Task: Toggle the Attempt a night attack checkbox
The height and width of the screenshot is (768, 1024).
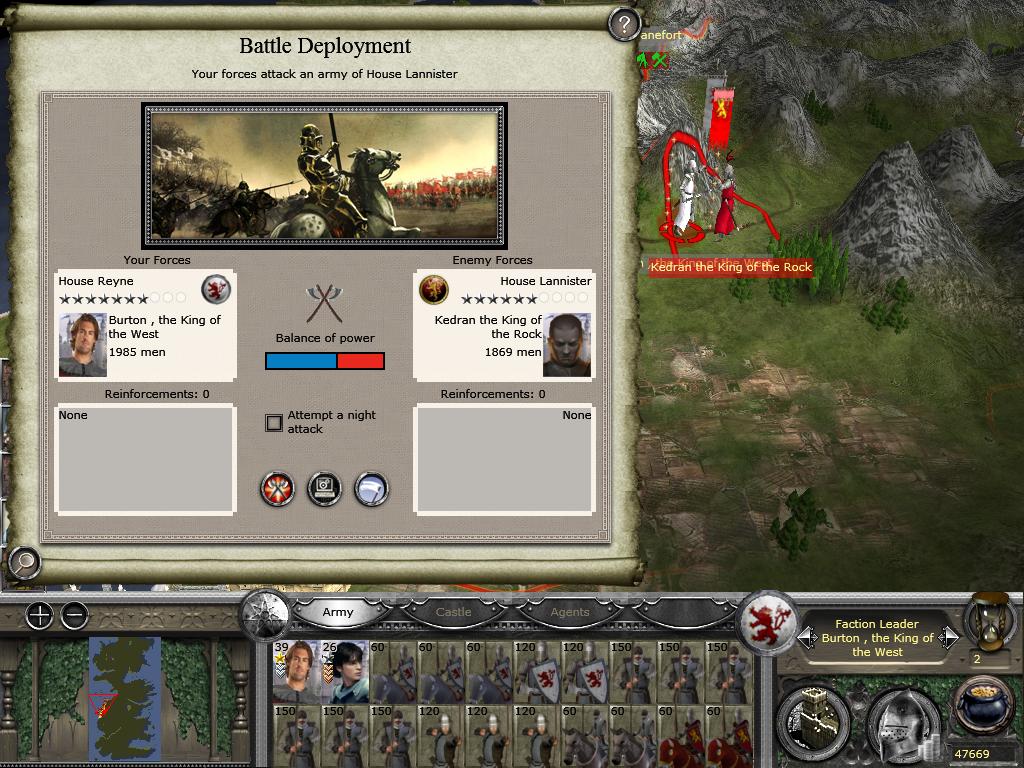Action: tap(274, 423)
